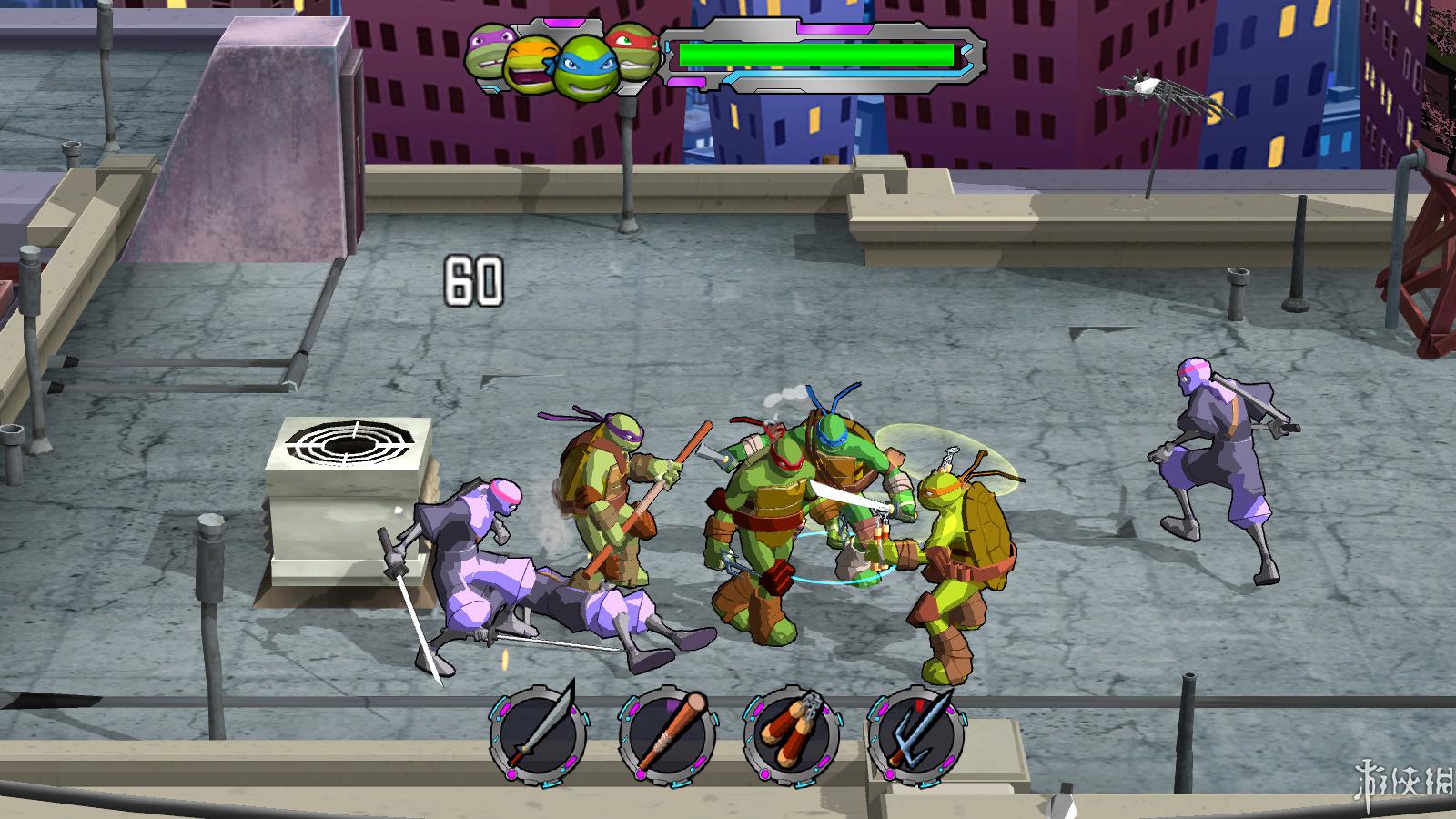Click Raphael's red-masked portrait

(632, 48)
